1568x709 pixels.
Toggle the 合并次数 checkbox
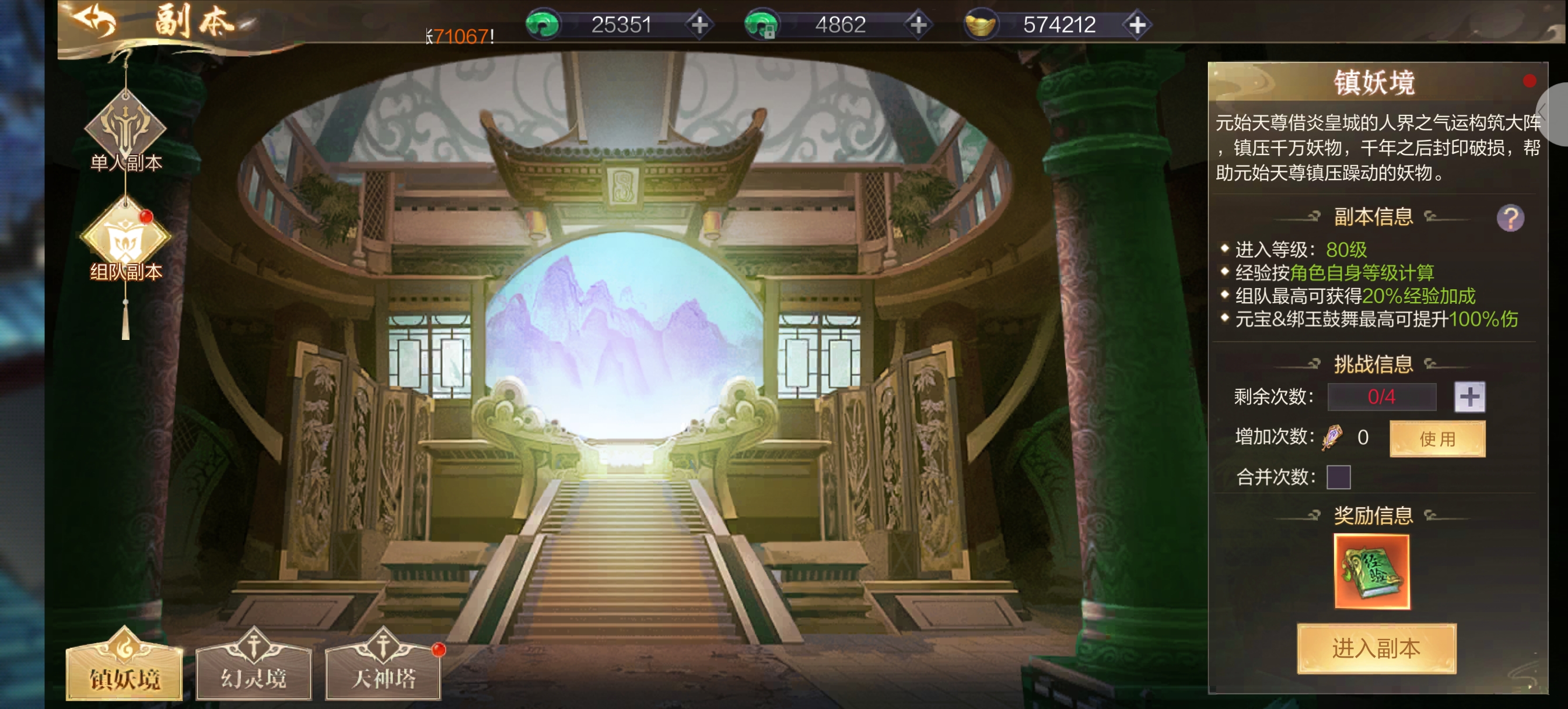[1338, 477]
